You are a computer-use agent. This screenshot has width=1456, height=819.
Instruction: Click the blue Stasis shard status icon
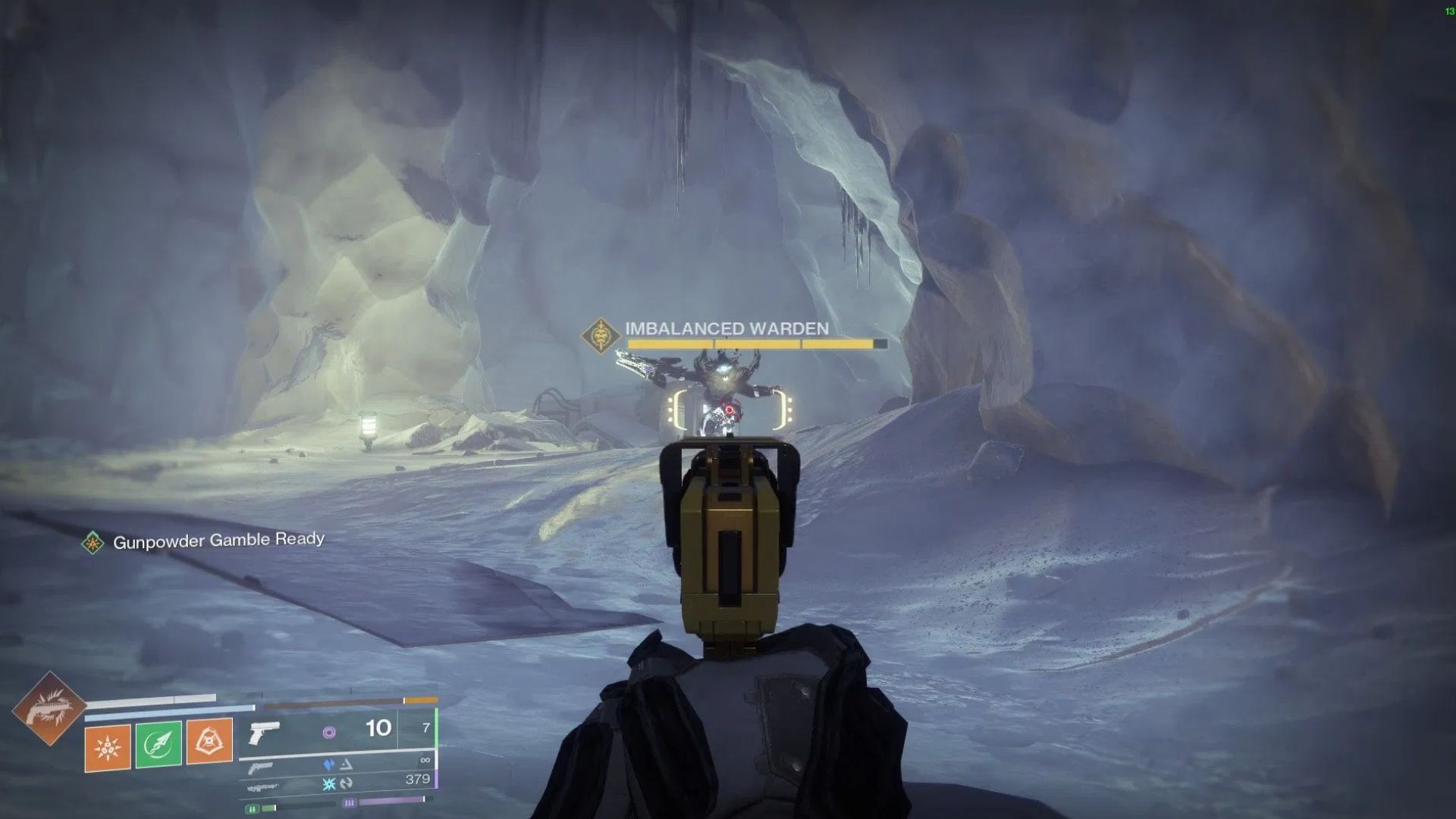pos(328,763)
